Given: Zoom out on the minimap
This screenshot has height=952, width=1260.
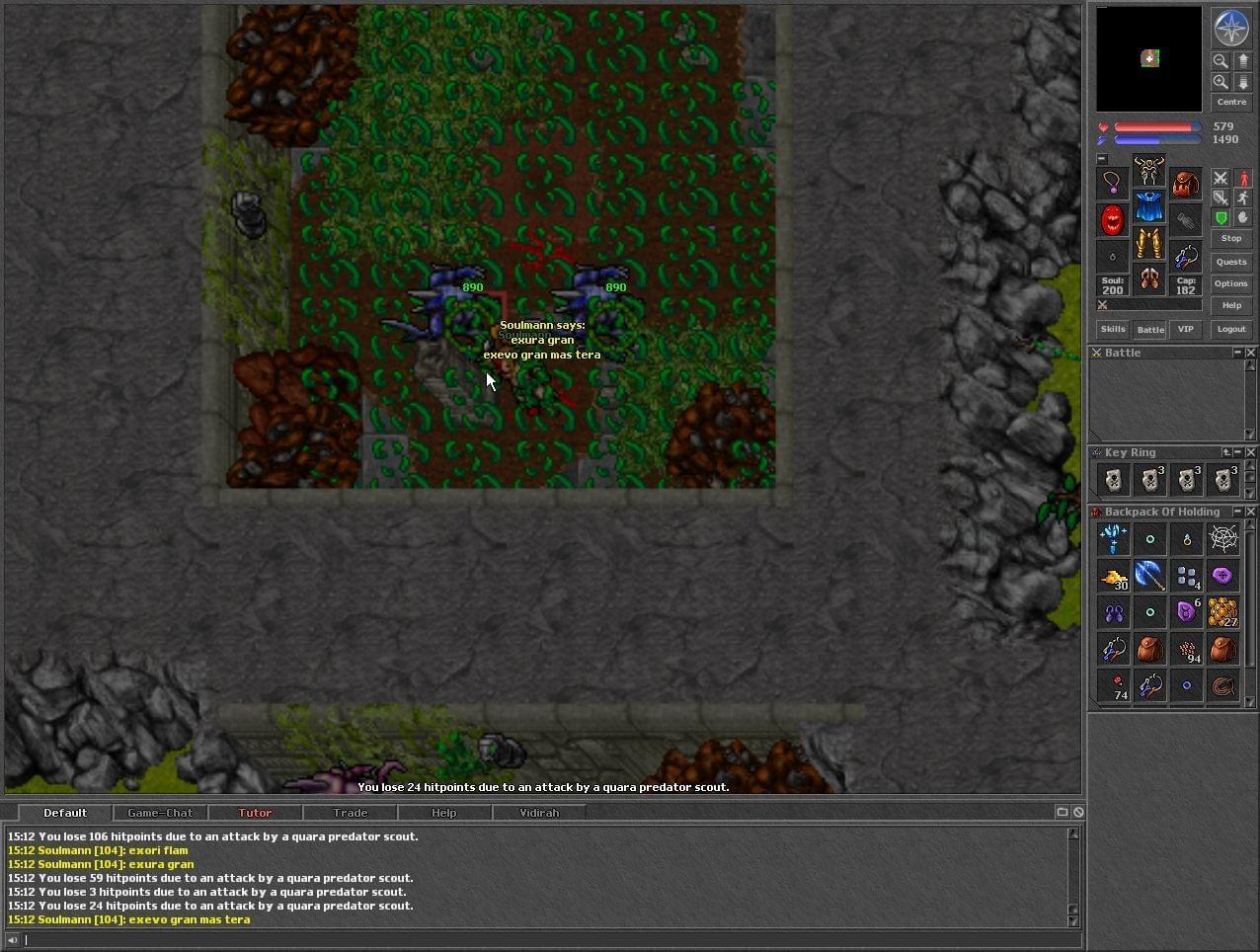Looking at the screenshot, I should pos(1221,60).
